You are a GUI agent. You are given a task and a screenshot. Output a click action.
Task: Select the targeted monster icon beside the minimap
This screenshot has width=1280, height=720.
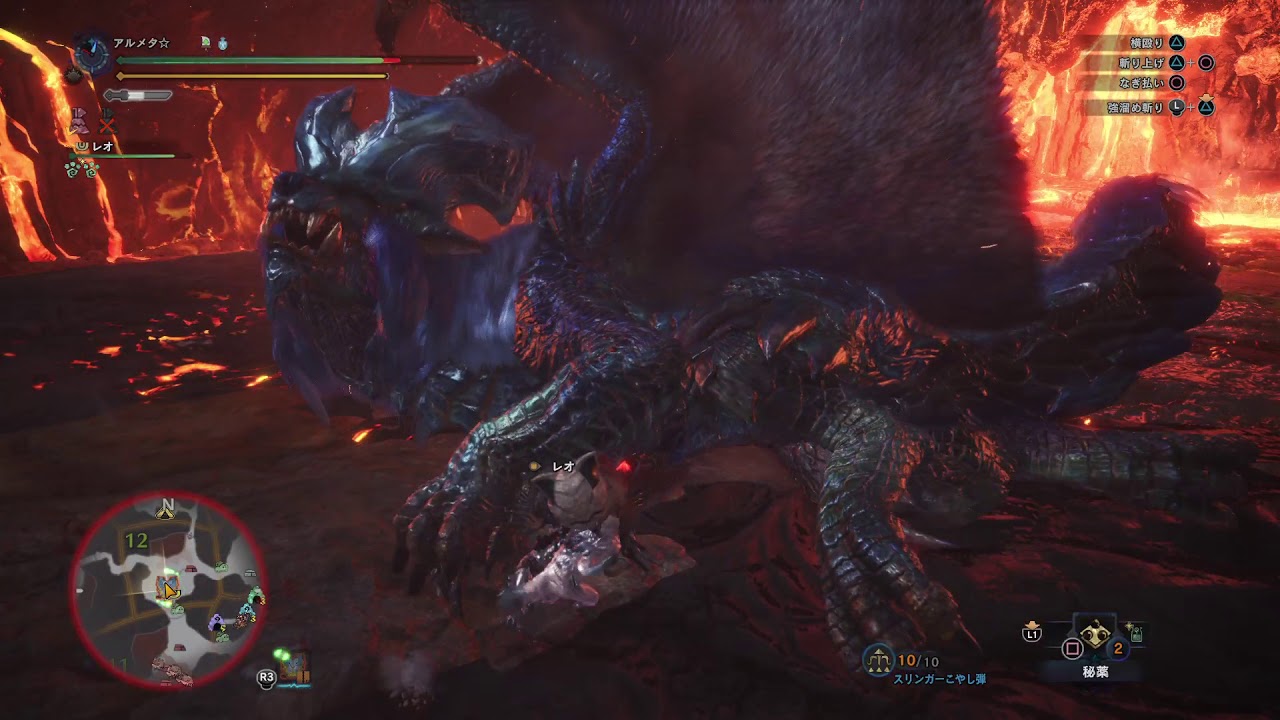295,667
